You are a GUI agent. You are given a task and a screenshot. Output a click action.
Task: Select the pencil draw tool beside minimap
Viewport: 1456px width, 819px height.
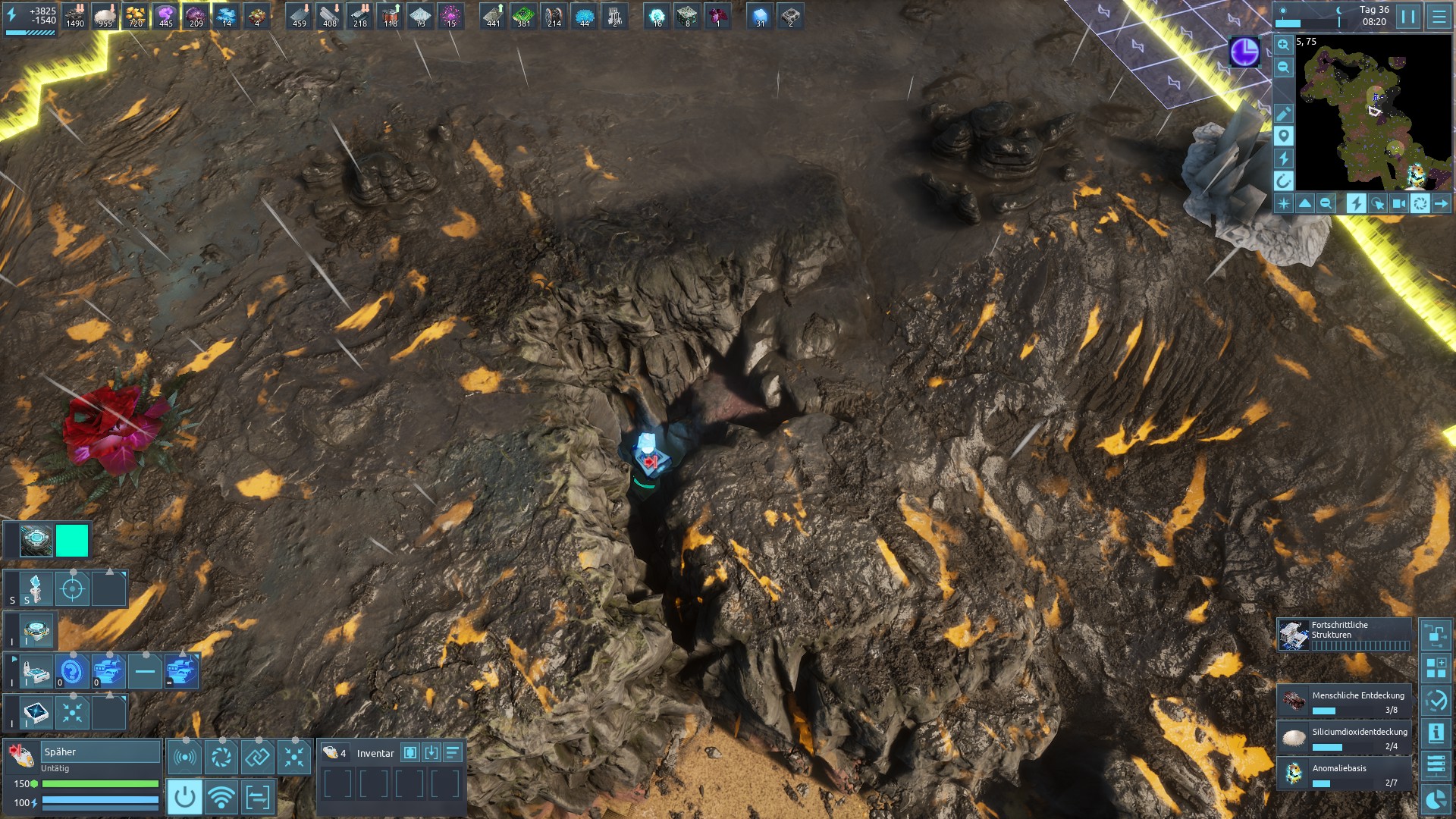[x=1283, y=114]
